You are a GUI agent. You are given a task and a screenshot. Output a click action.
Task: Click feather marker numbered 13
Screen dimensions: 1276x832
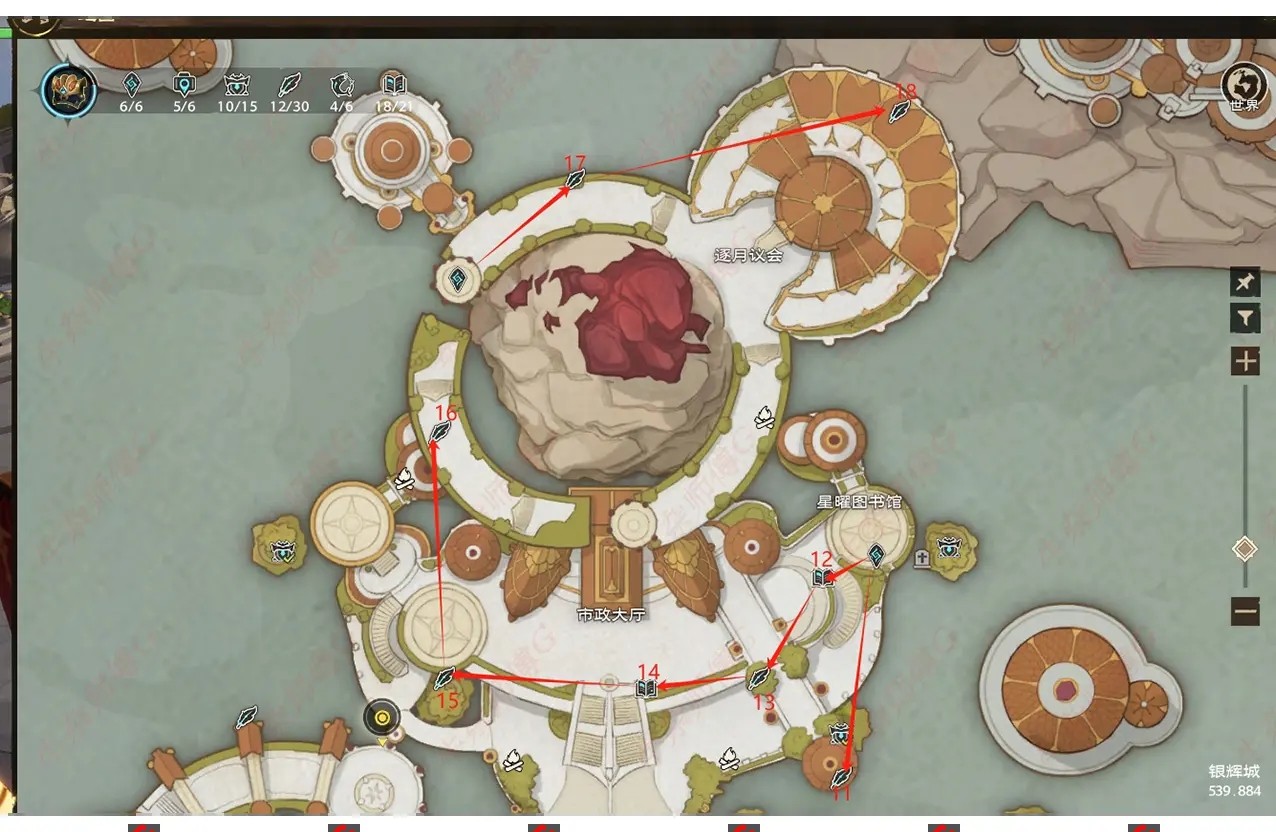tap(760, 679)
